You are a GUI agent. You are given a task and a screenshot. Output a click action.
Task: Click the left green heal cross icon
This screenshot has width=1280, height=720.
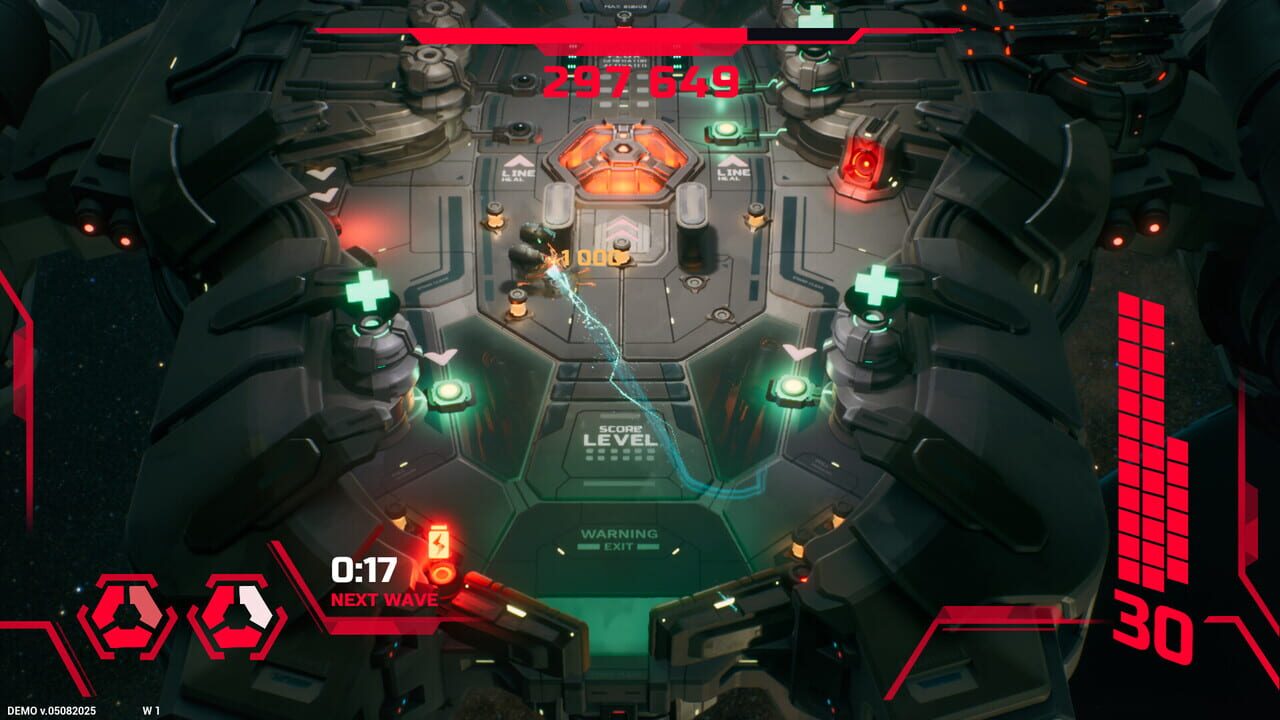[x=370, y=290]
